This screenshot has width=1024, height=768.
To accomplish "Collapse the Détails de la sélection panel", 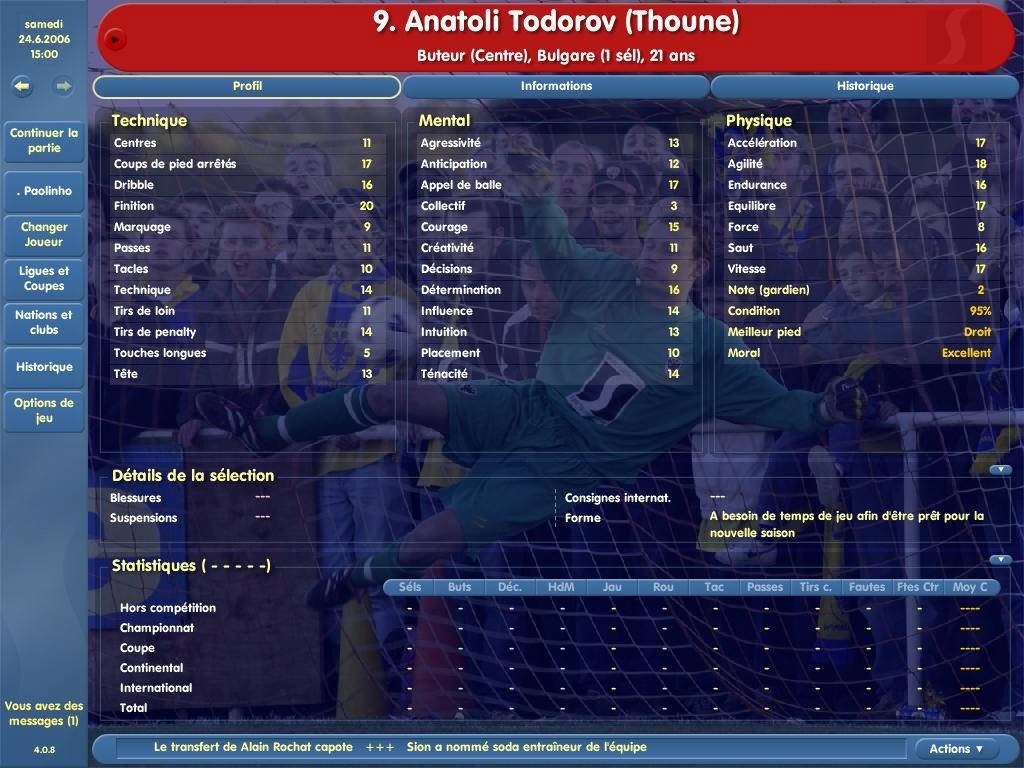I will [x=1000, y=469].
